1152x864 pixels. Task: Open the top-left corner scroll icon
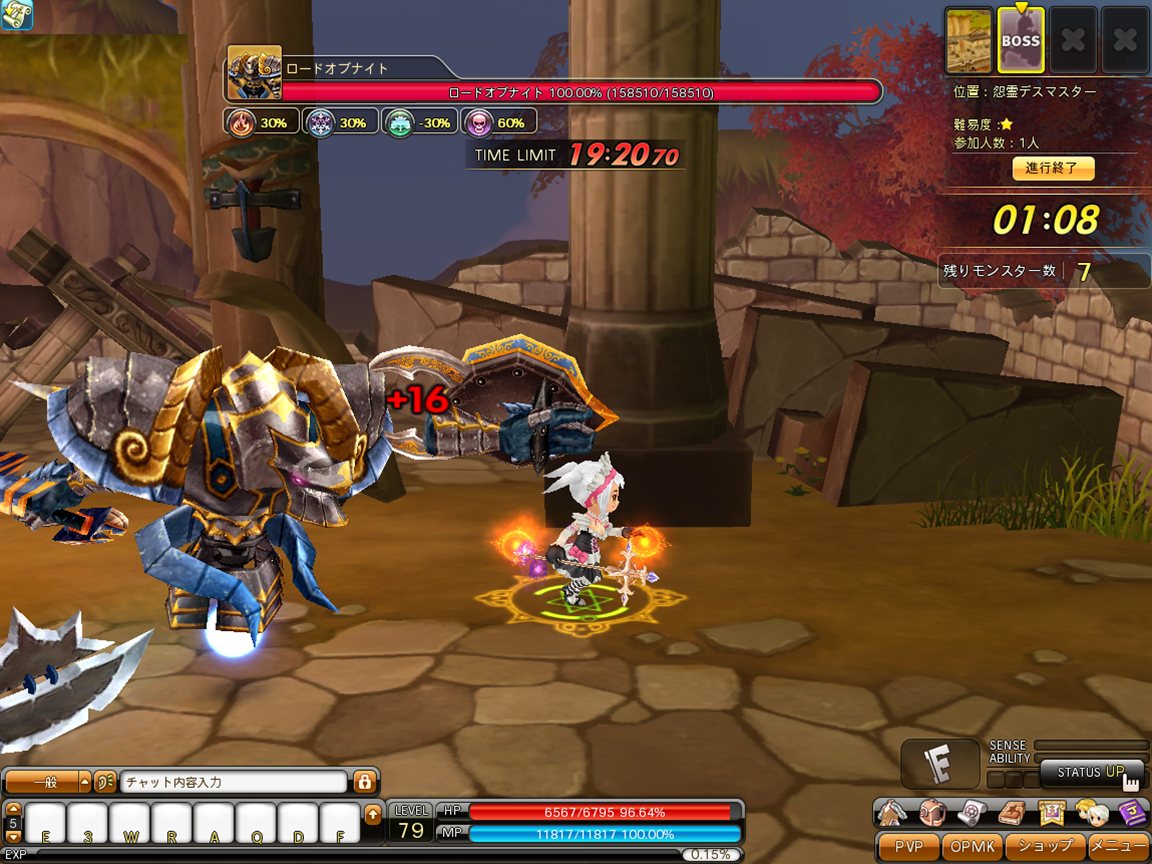click(16, 16)
